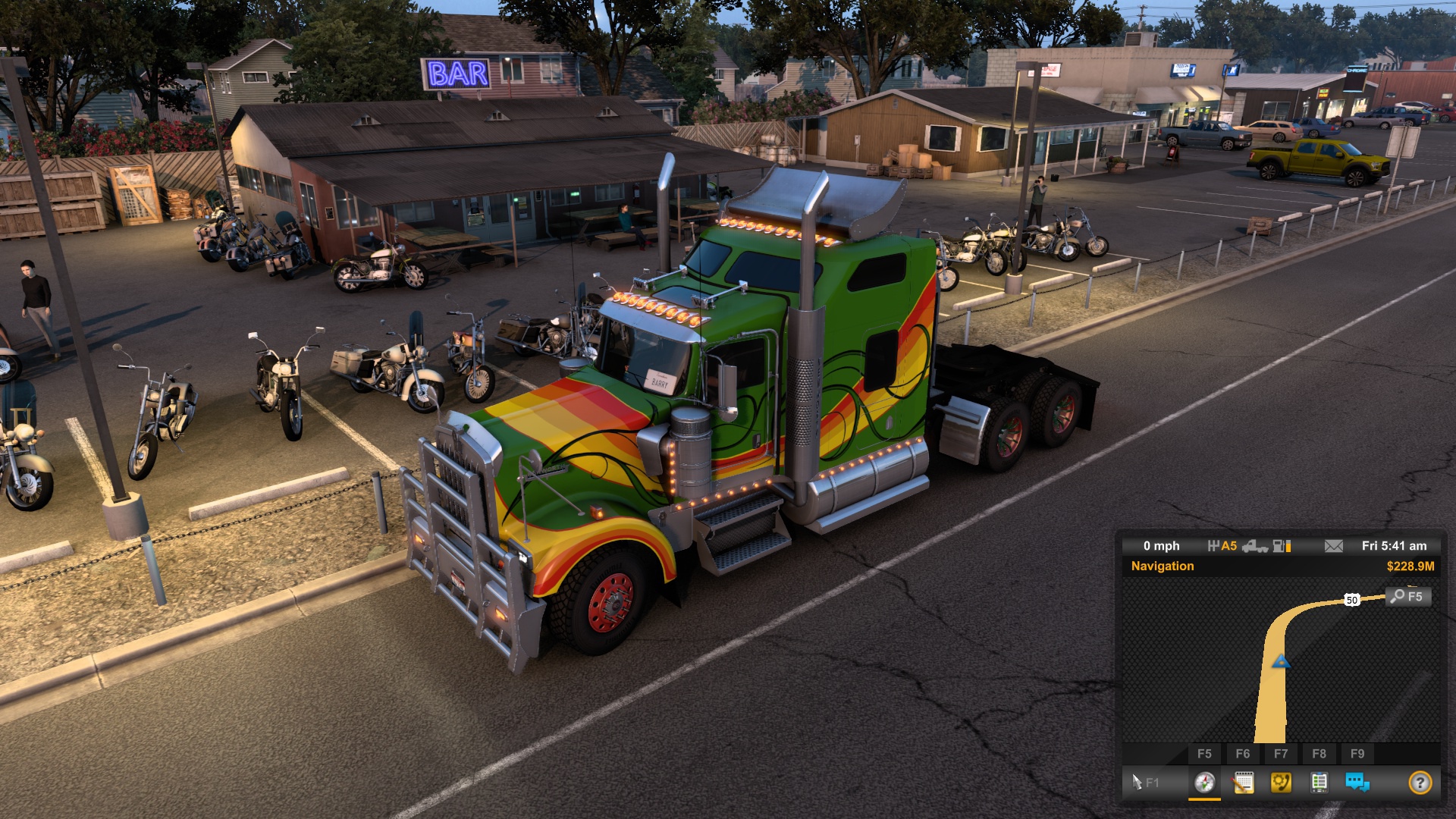
Task: Open the yellow roadside assistance phone tab
Action: (1281, 782)
